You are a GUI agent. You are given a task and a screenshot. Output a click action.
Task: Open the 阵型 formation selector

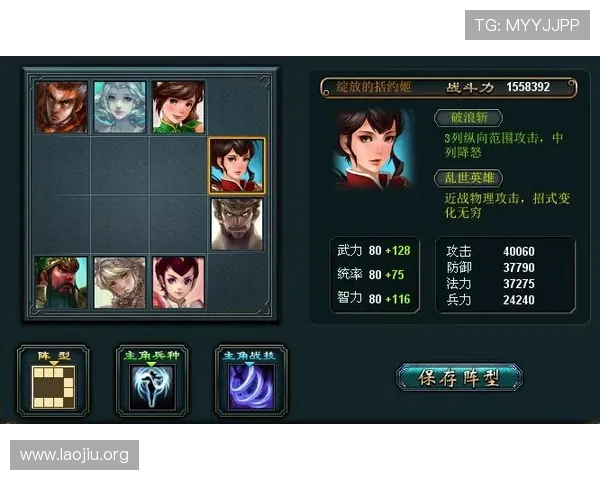(53, 381)
